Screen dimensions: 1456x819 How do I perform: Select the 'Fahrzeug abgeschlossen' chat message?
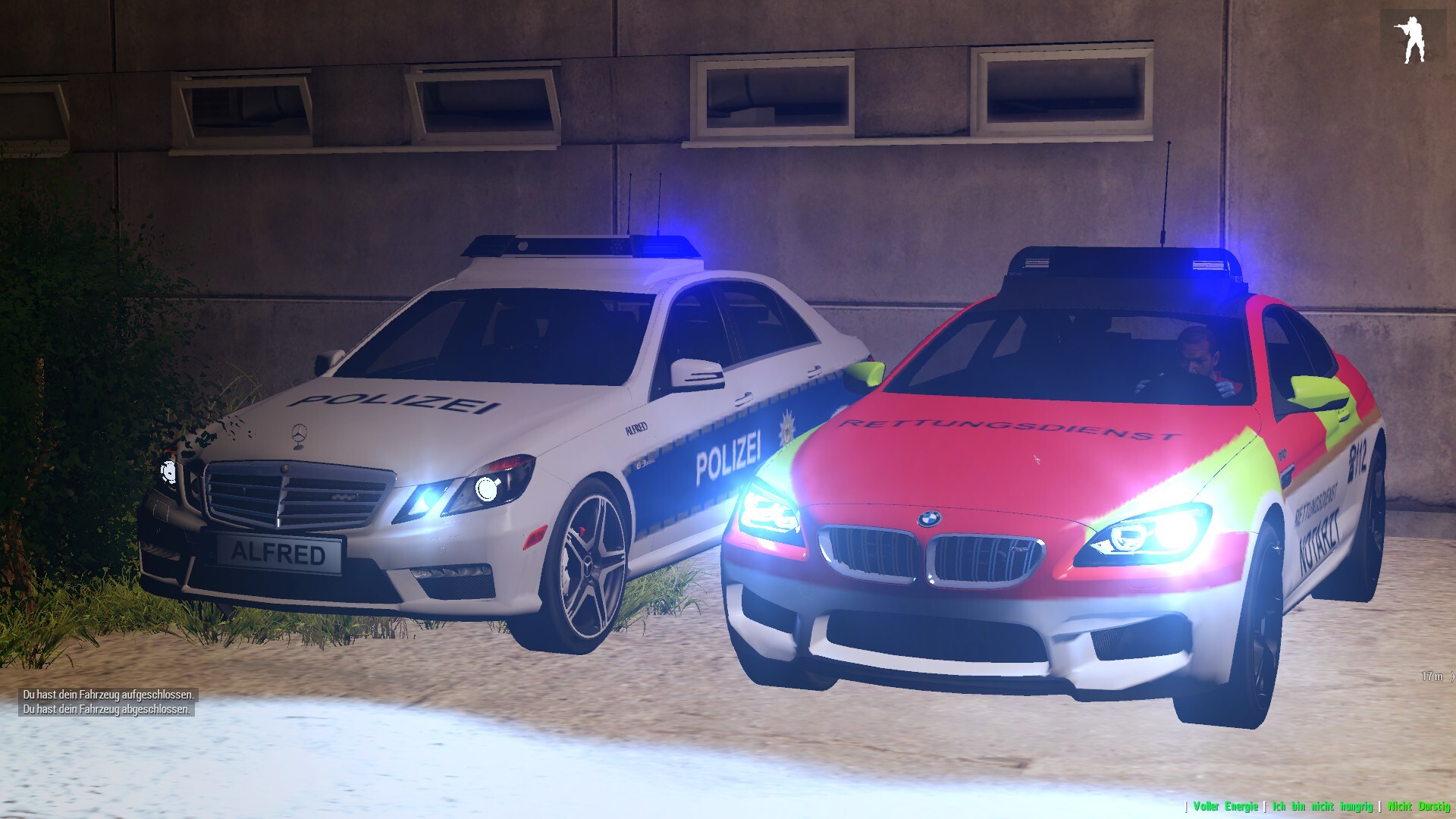pos(107,710)
